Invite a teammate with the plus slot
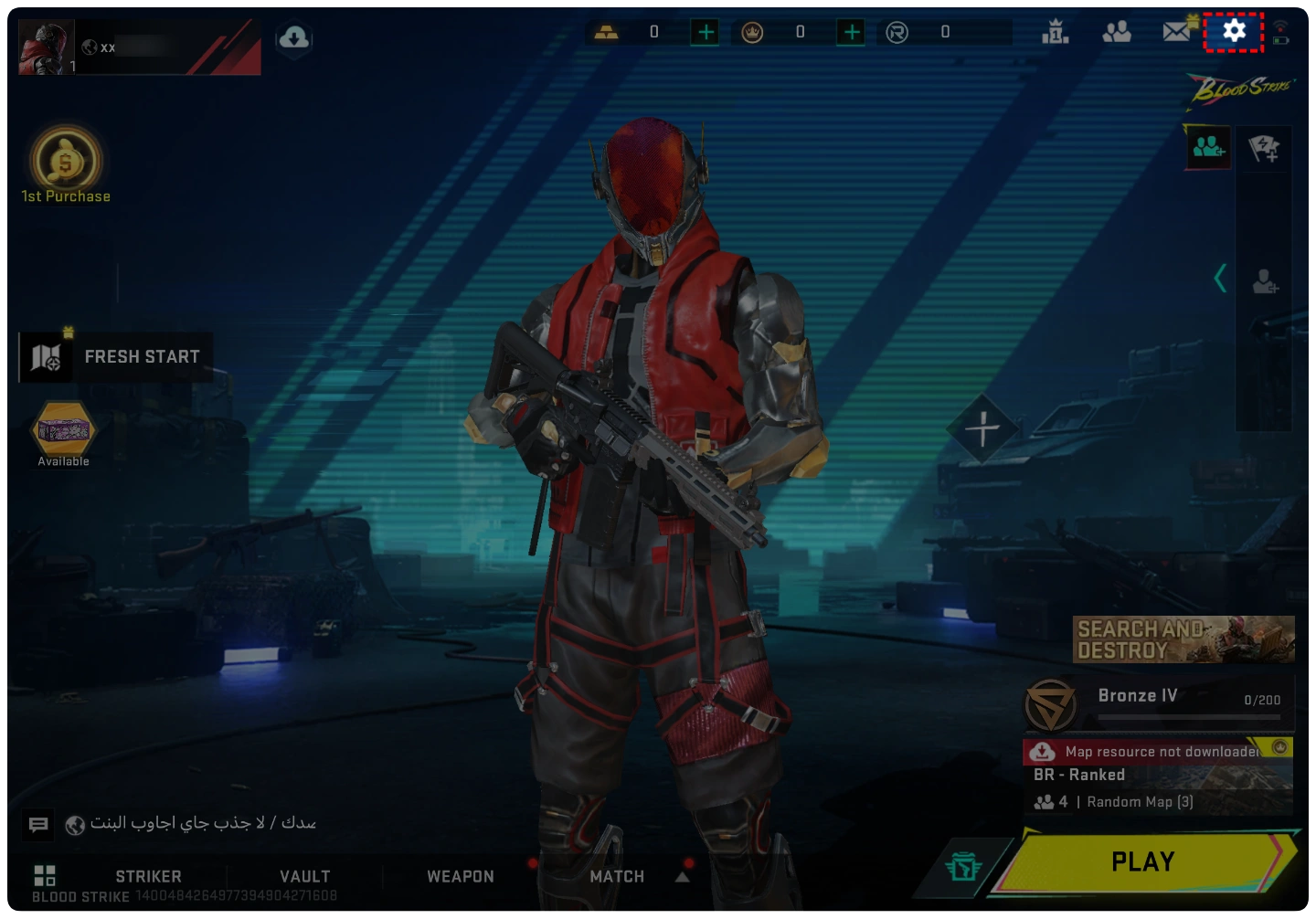Viewport: 1316px width, 919px height. 982,428
